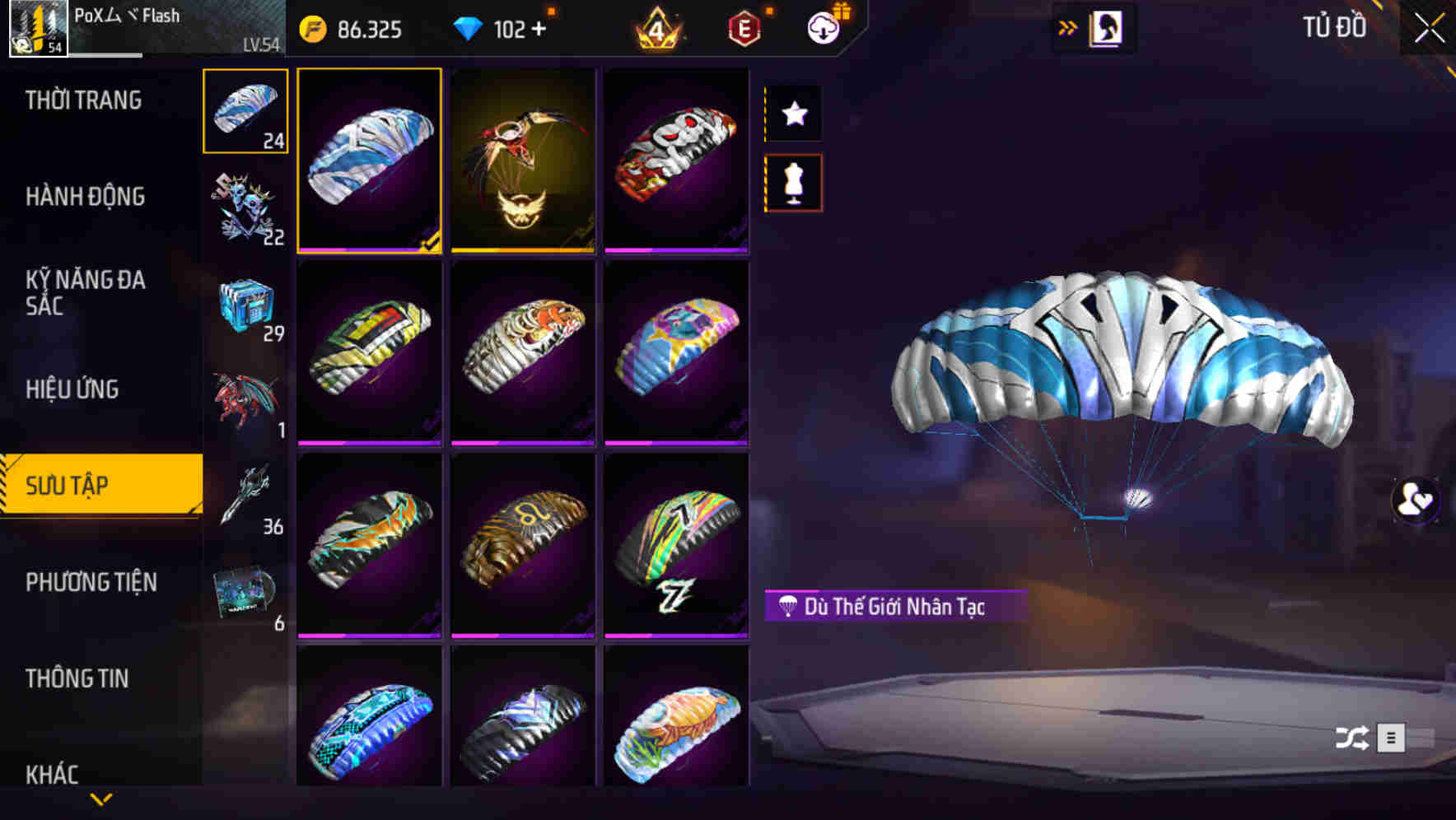The width and height of the screenshot is (1456, 820).
Task: Enable the mannequin try-on preview
Action: 793,183
